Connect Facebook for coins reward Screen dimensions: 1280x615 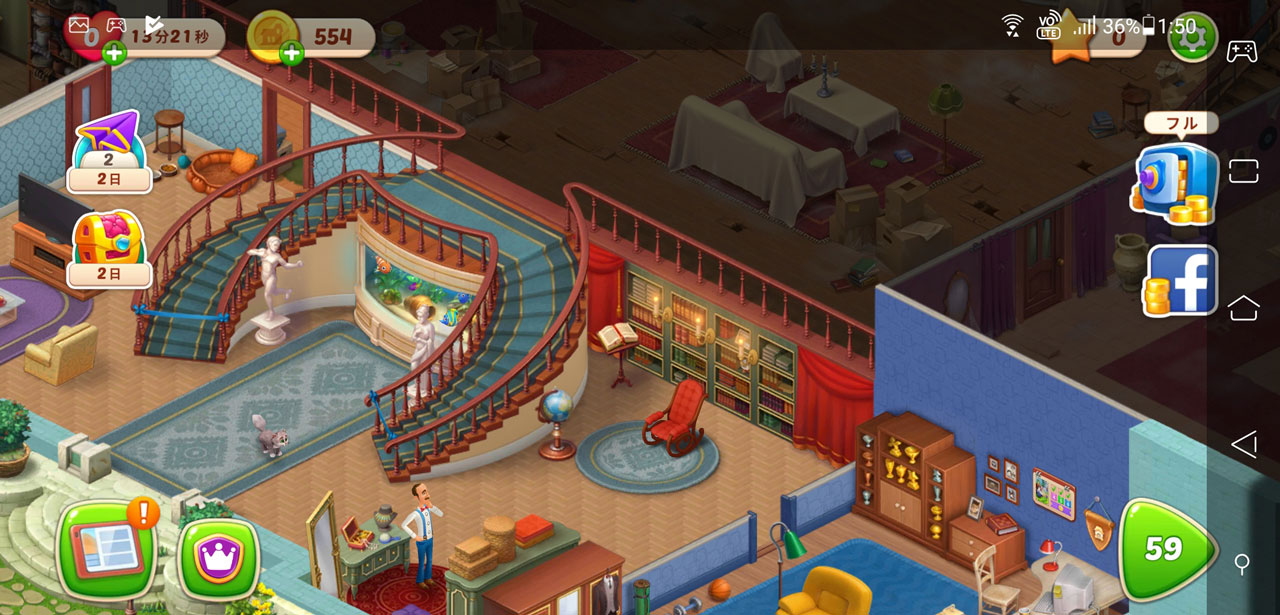tap(1180, 281)
